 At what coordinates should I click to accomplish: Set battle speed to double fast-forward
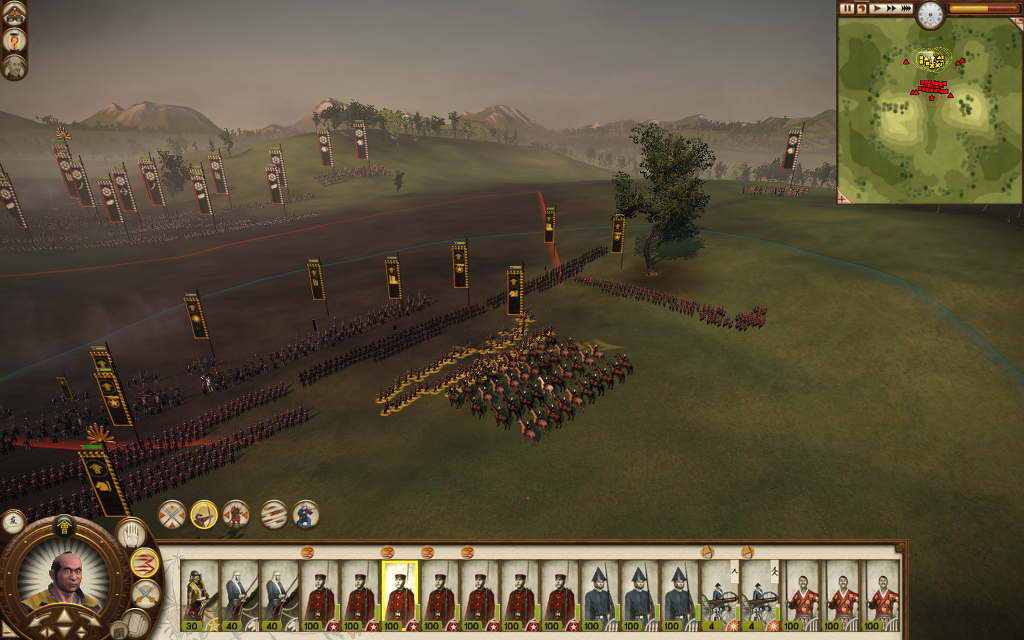coord(889,8)
